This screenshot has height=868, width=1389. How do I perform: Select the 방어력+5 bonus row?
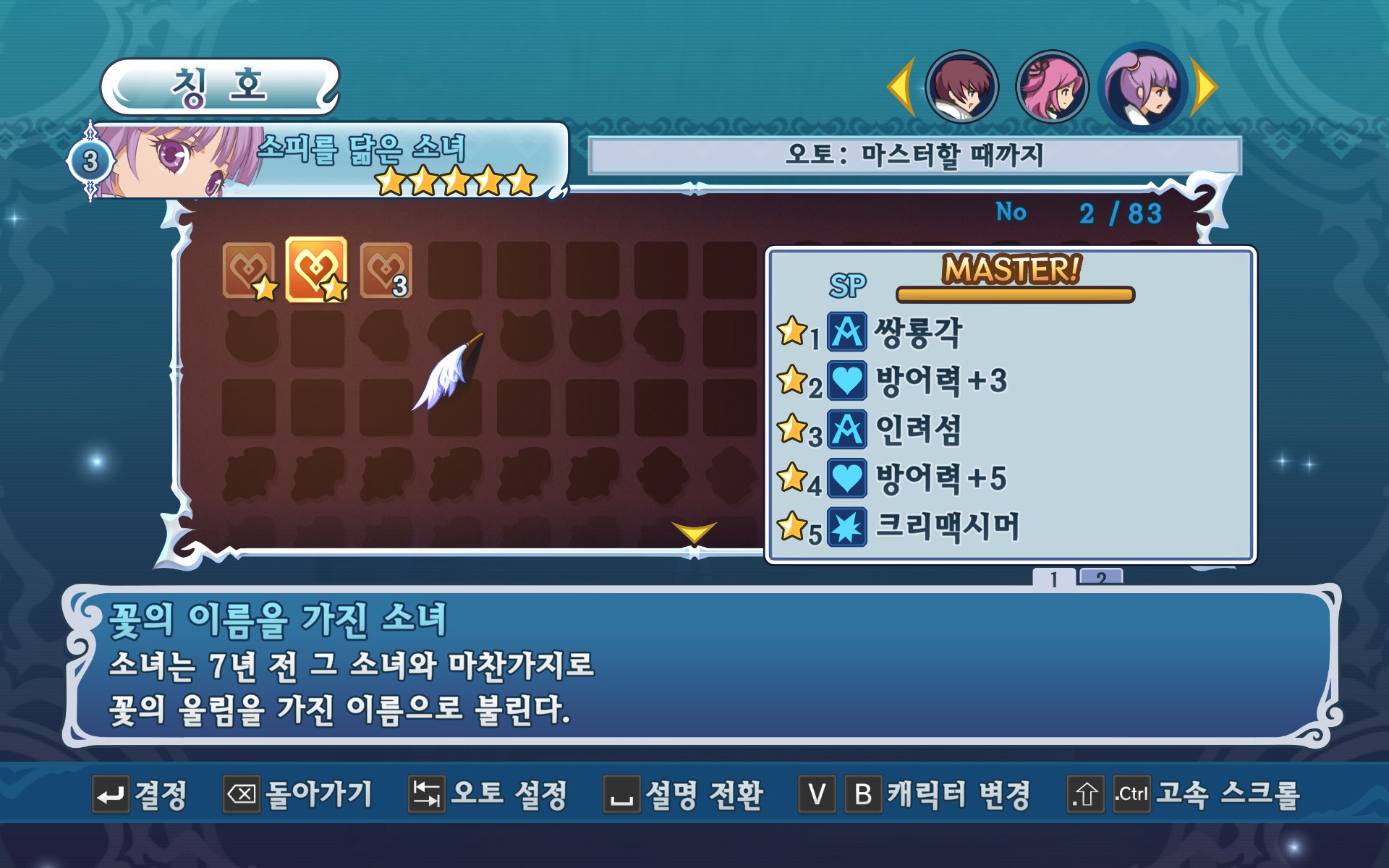click(x=940, y=478)
